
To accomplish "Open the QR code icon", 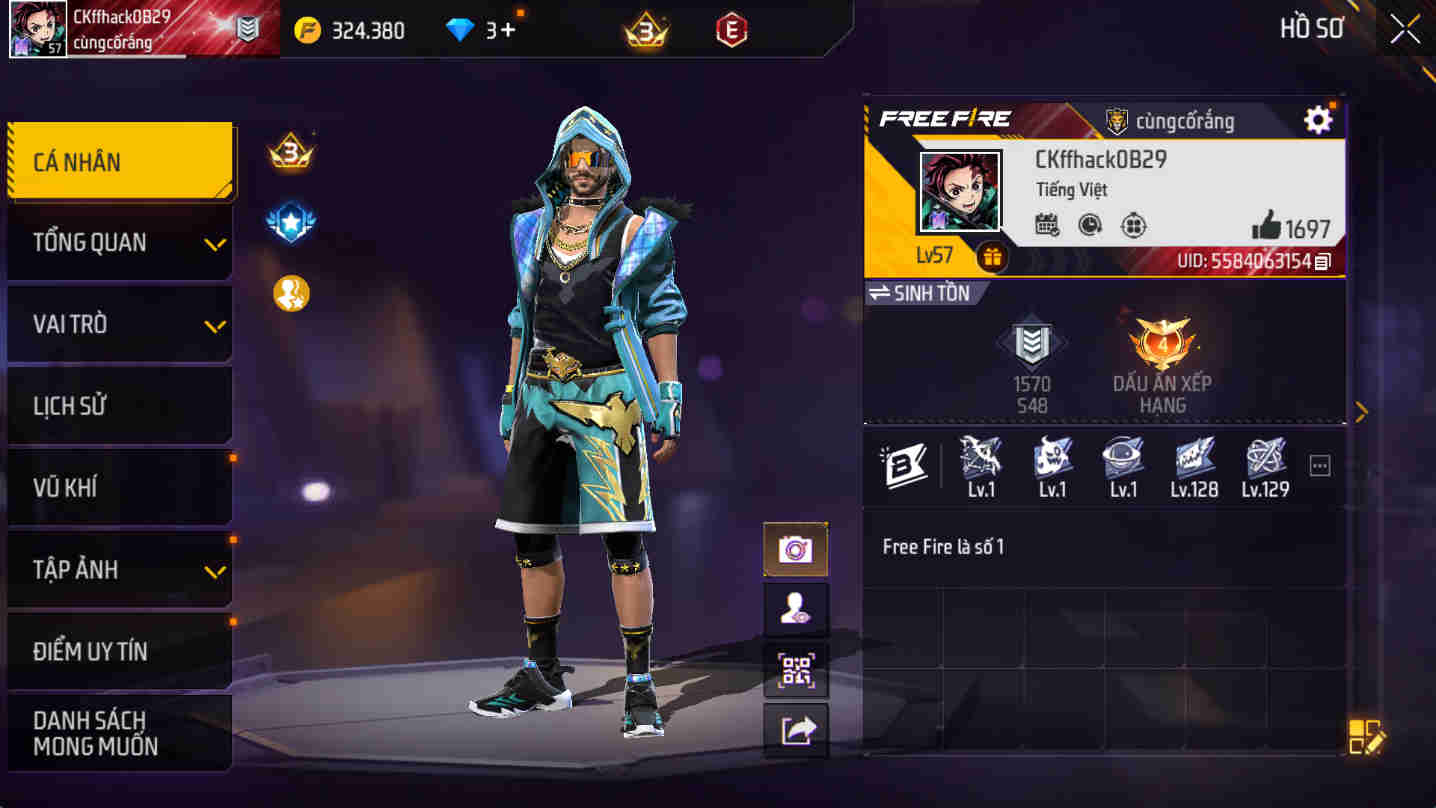I will [x=795, y=671].
